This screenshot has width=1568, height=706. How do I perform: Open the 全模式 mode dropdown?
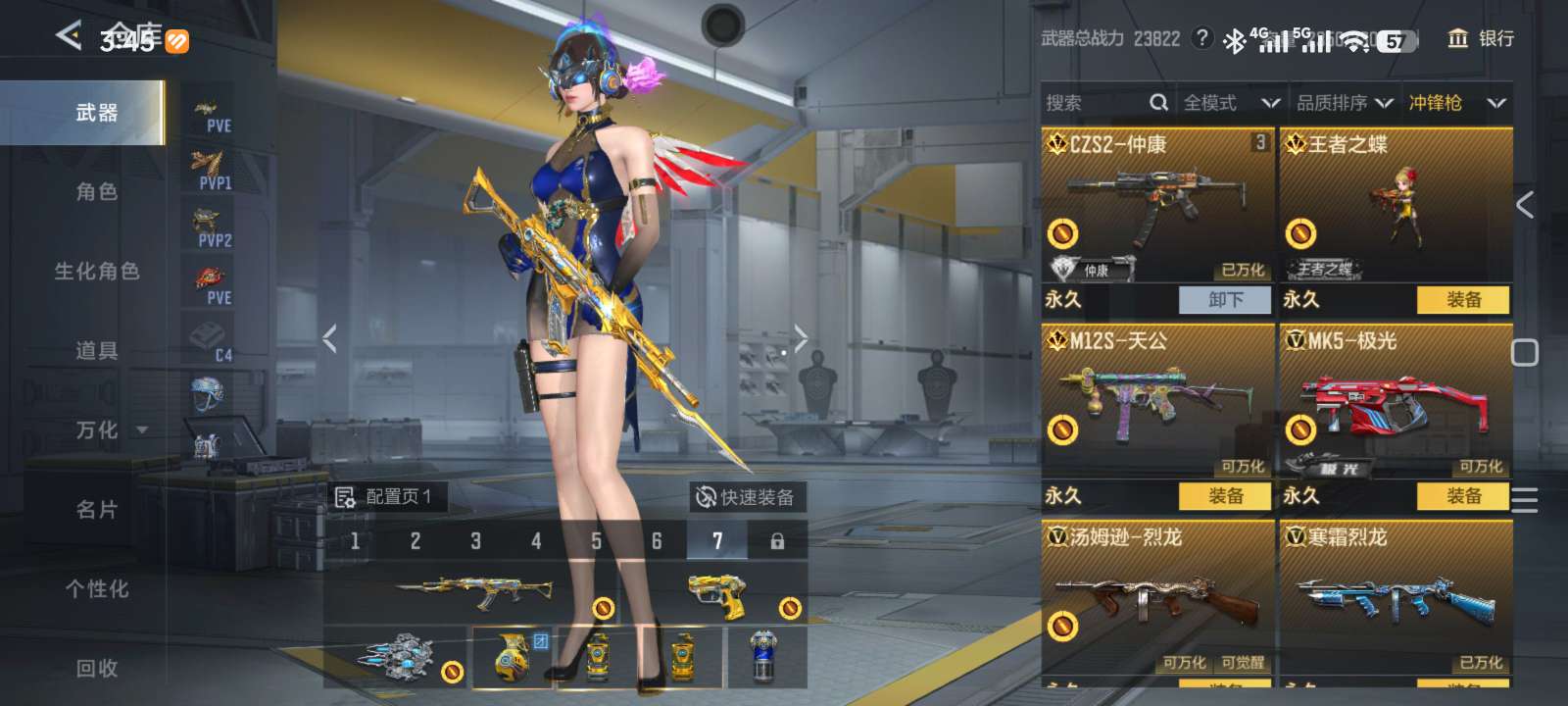pyautogui.click(x=1231, y=103)
